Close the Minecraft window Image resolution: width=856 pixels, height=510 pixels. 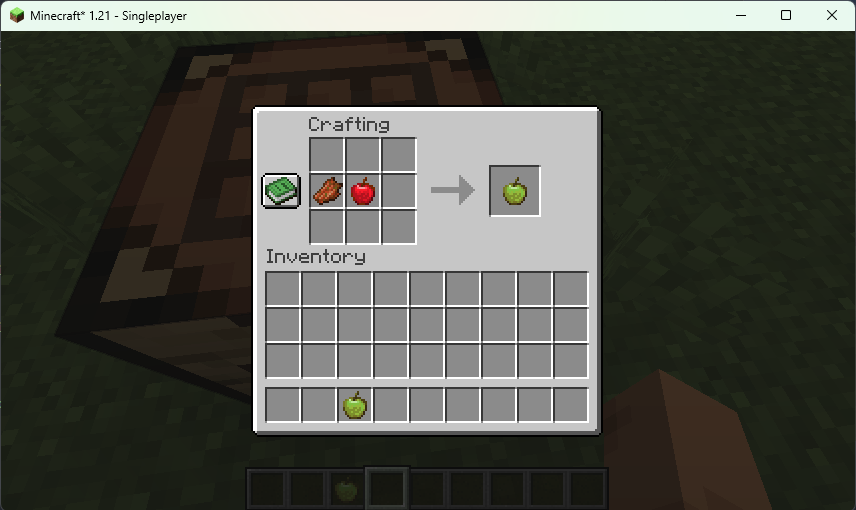click(832, 15)
